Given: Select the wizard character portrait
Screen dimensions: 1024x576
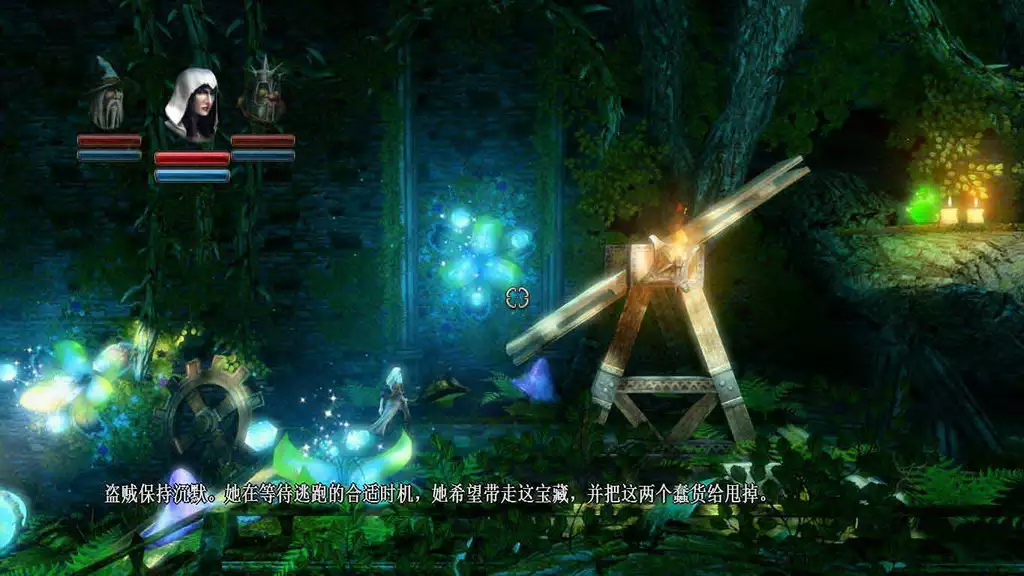Looking at the screenshot, I should pos(106,93).
